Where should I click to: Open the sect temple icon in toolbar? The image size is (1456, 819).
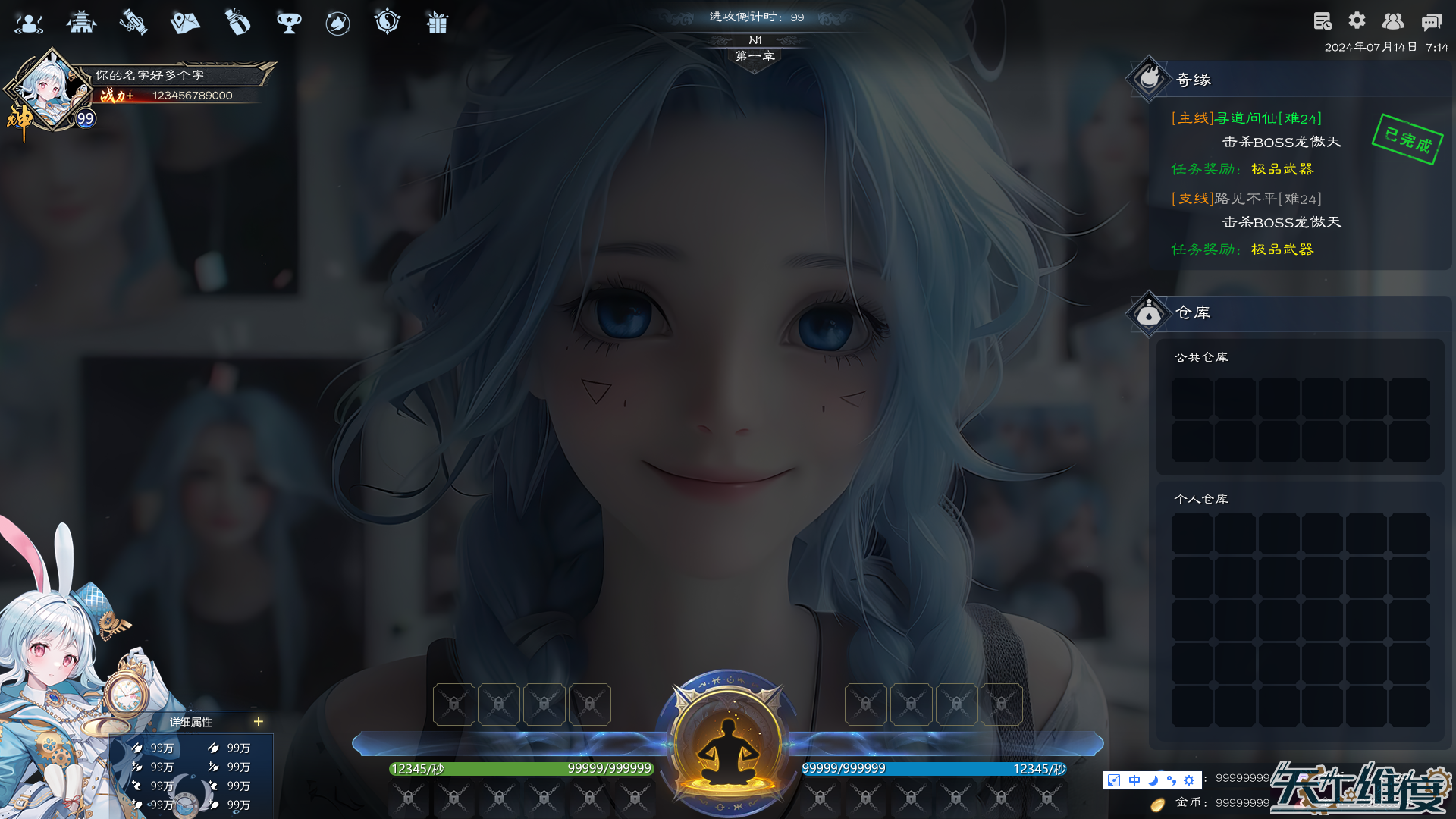(x=82, y=23)
